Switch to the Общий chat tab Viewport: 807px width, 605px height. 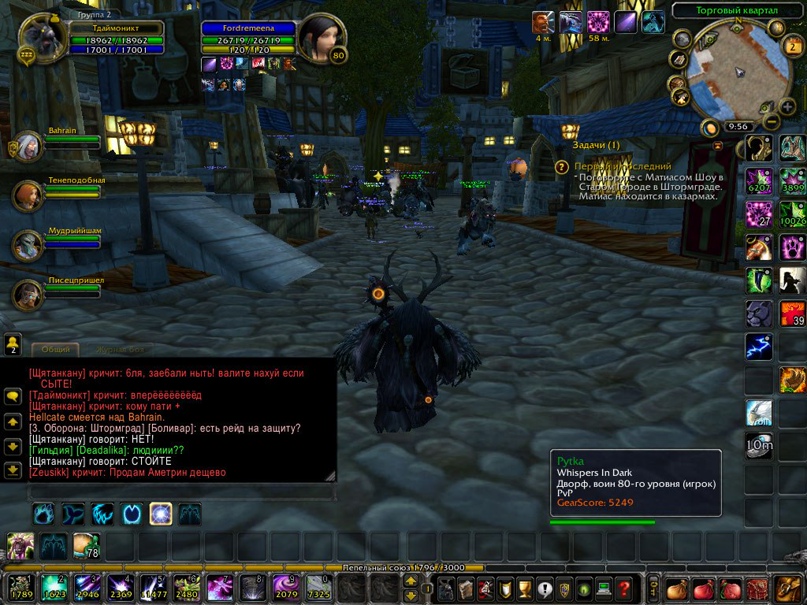click(x=56, y=350)
